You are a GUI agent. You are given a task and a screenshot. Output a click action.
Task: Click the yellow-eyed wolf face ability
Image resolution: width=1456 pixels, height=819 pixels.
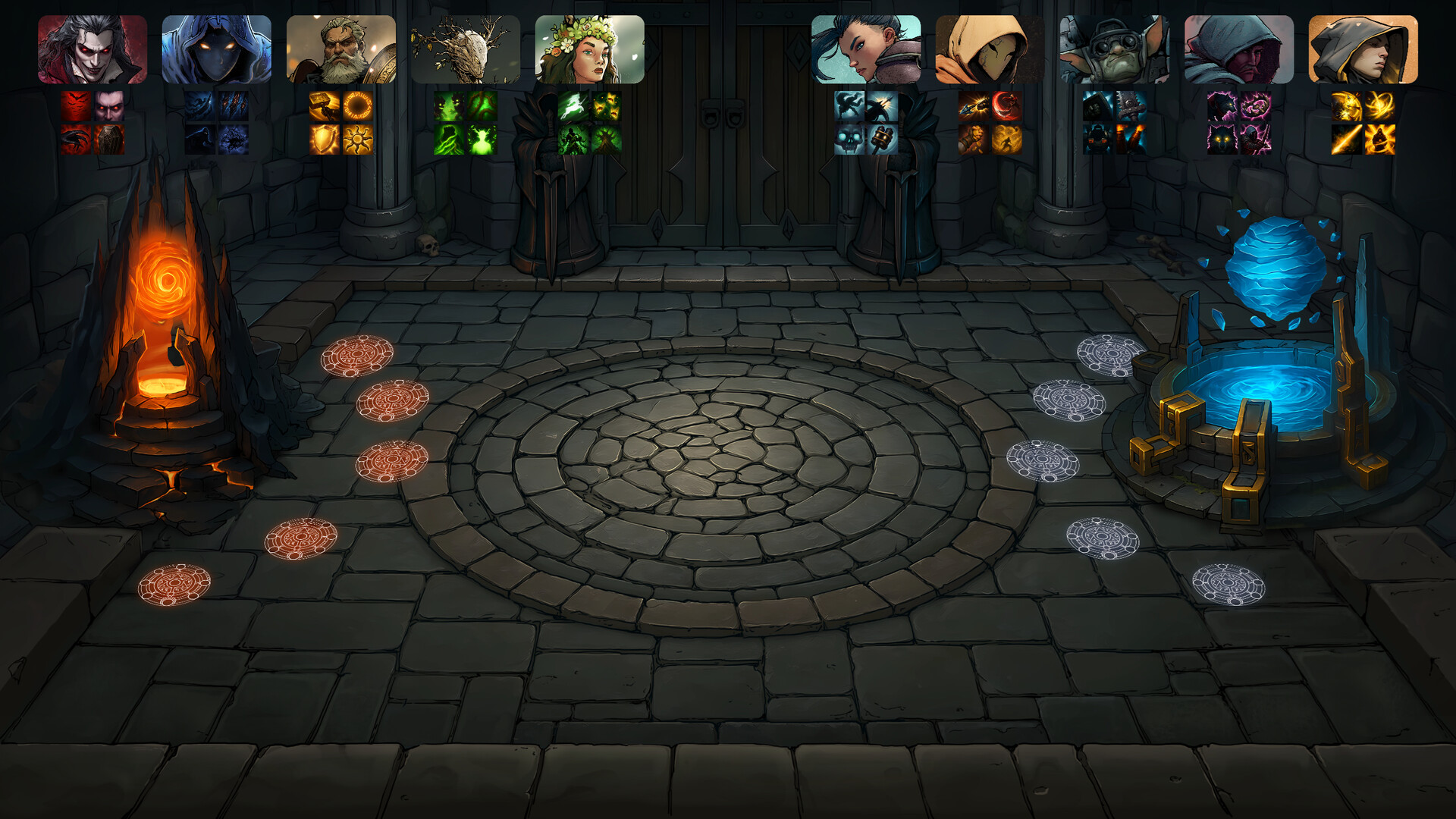pyautogui.click(x=1222, y=140)
